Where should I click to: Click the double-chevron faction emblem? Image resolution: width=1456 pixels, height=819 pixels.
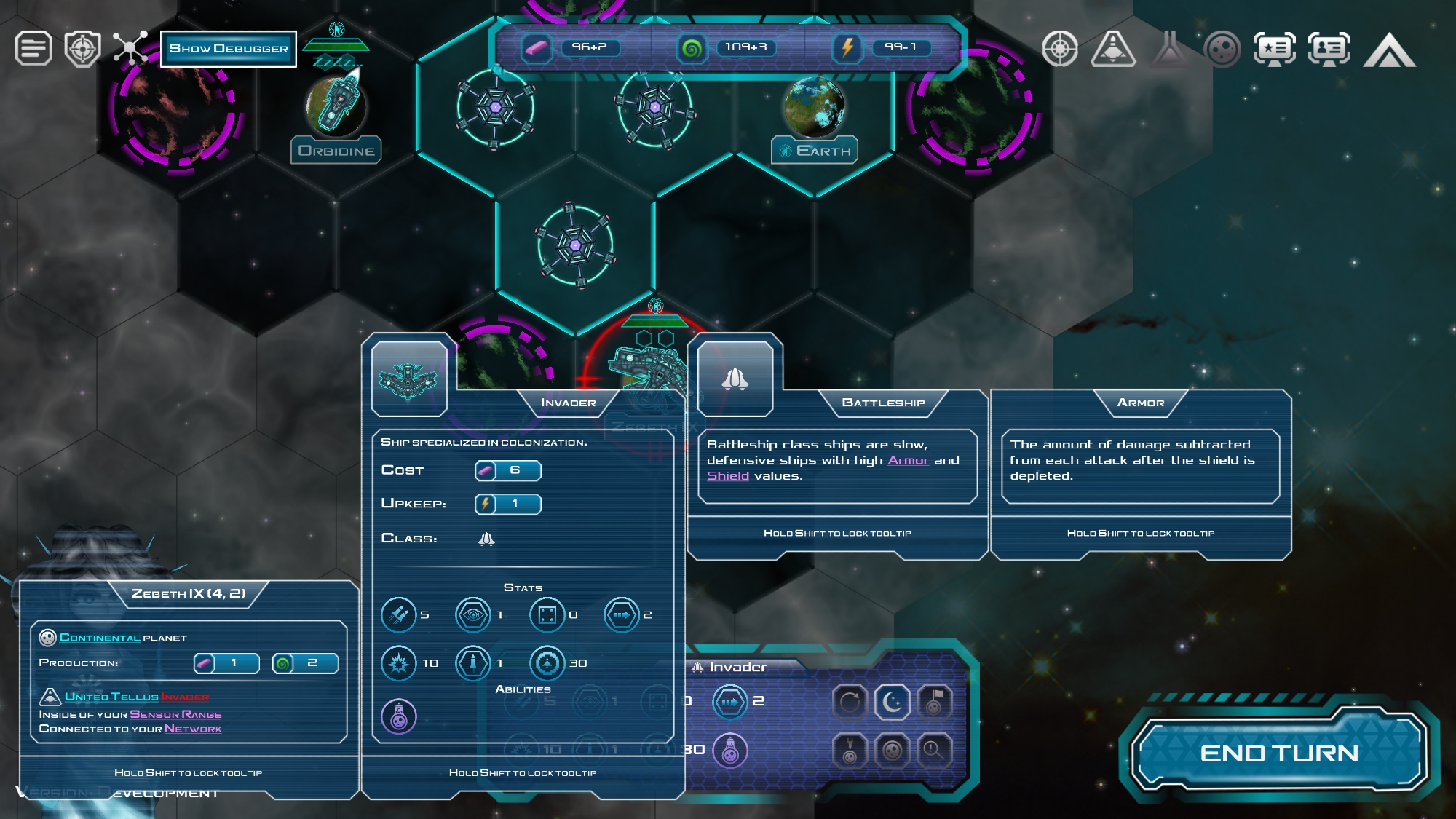pos(1389,50)
